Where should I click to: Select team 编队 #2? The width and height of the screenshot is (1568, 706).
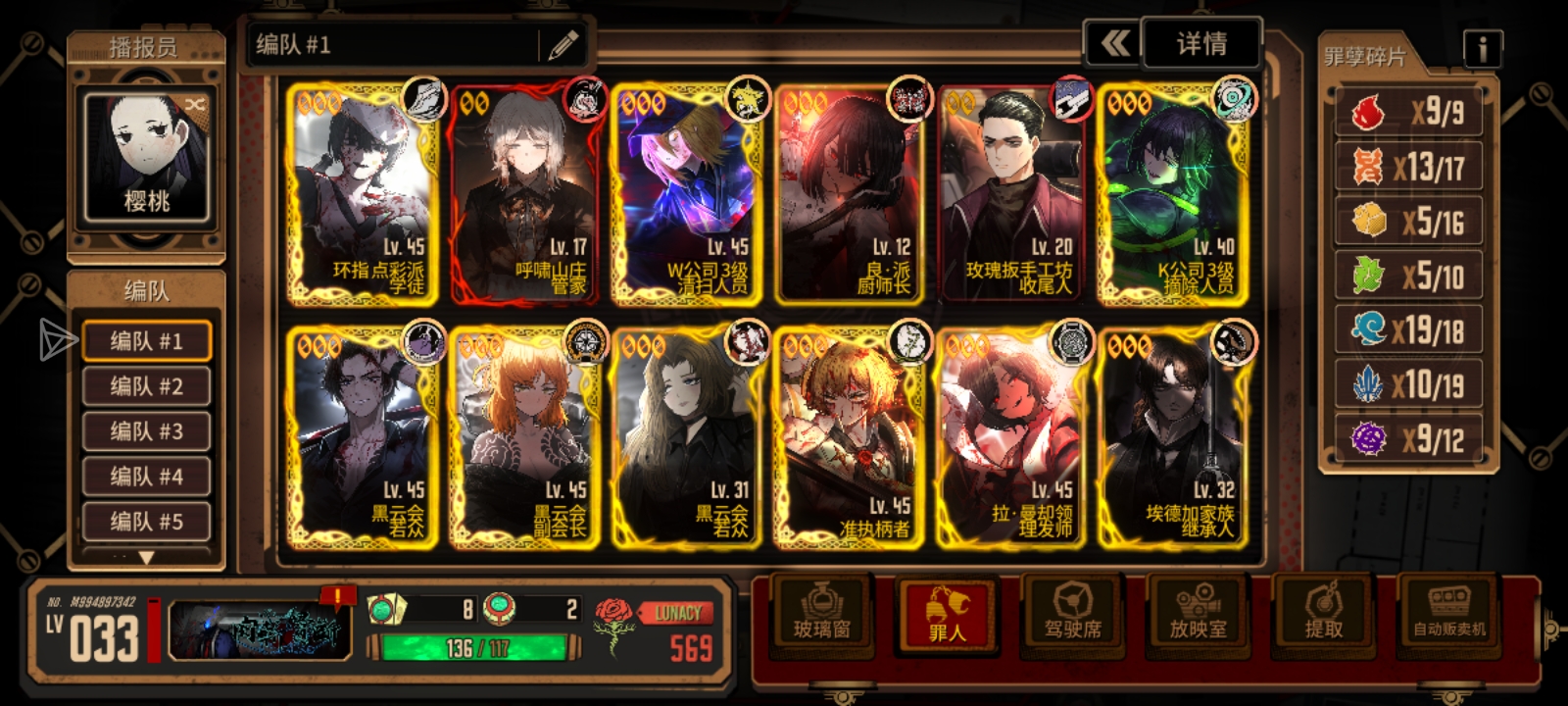click(146, 386)
